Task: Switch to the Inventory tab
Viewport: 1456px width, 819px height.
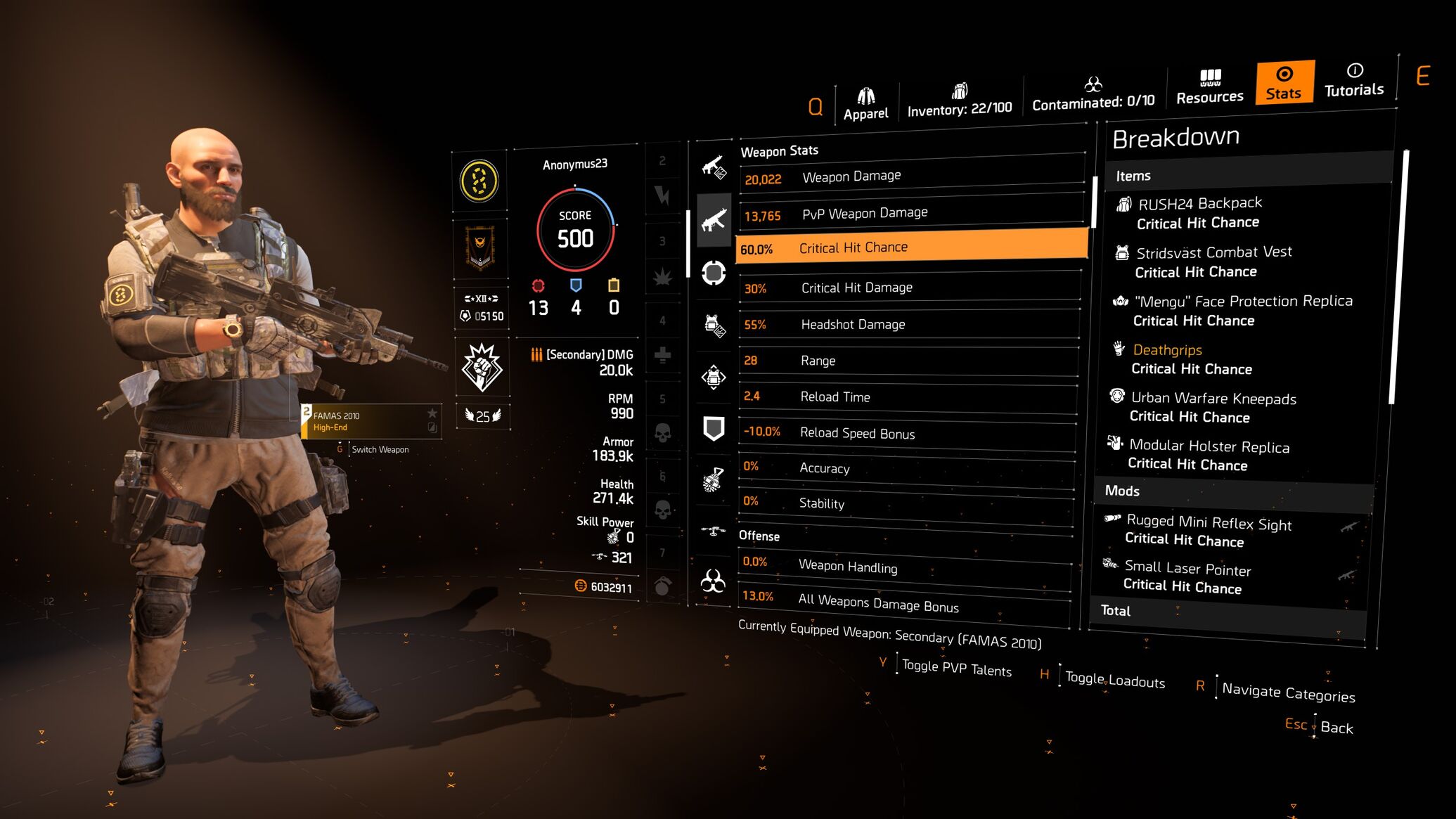Action: (x=959, y=101)
